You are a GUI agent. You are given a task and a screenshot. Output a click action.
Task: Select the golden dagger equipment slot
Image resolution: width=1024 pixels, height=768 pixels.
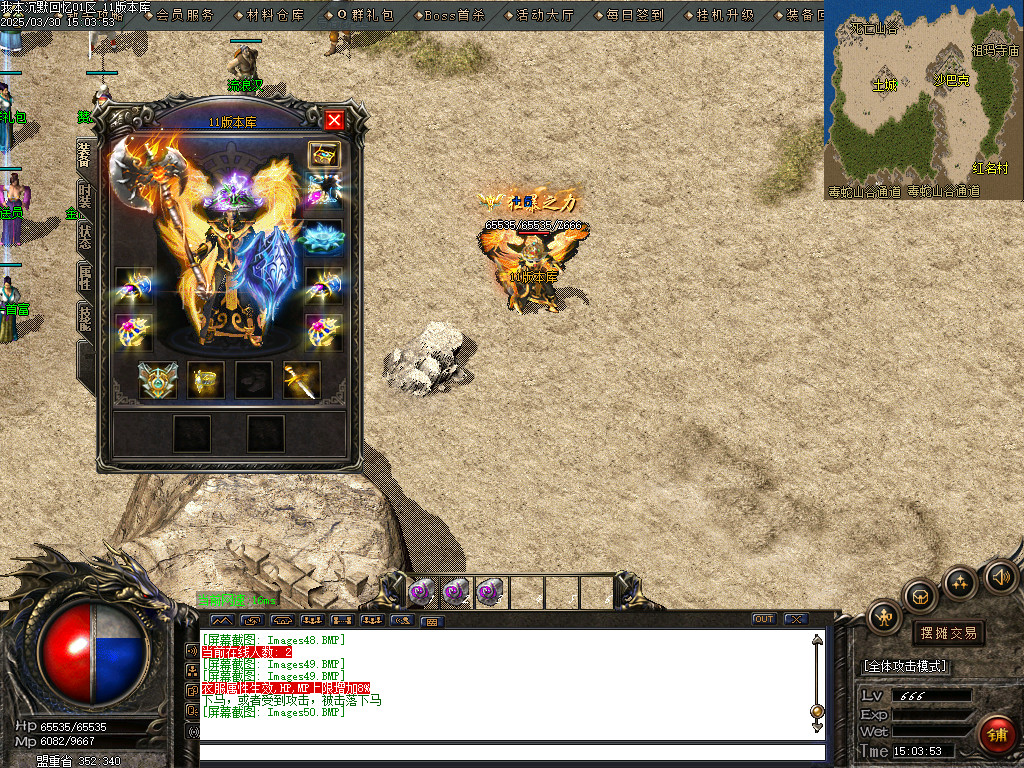coord(302,380)
